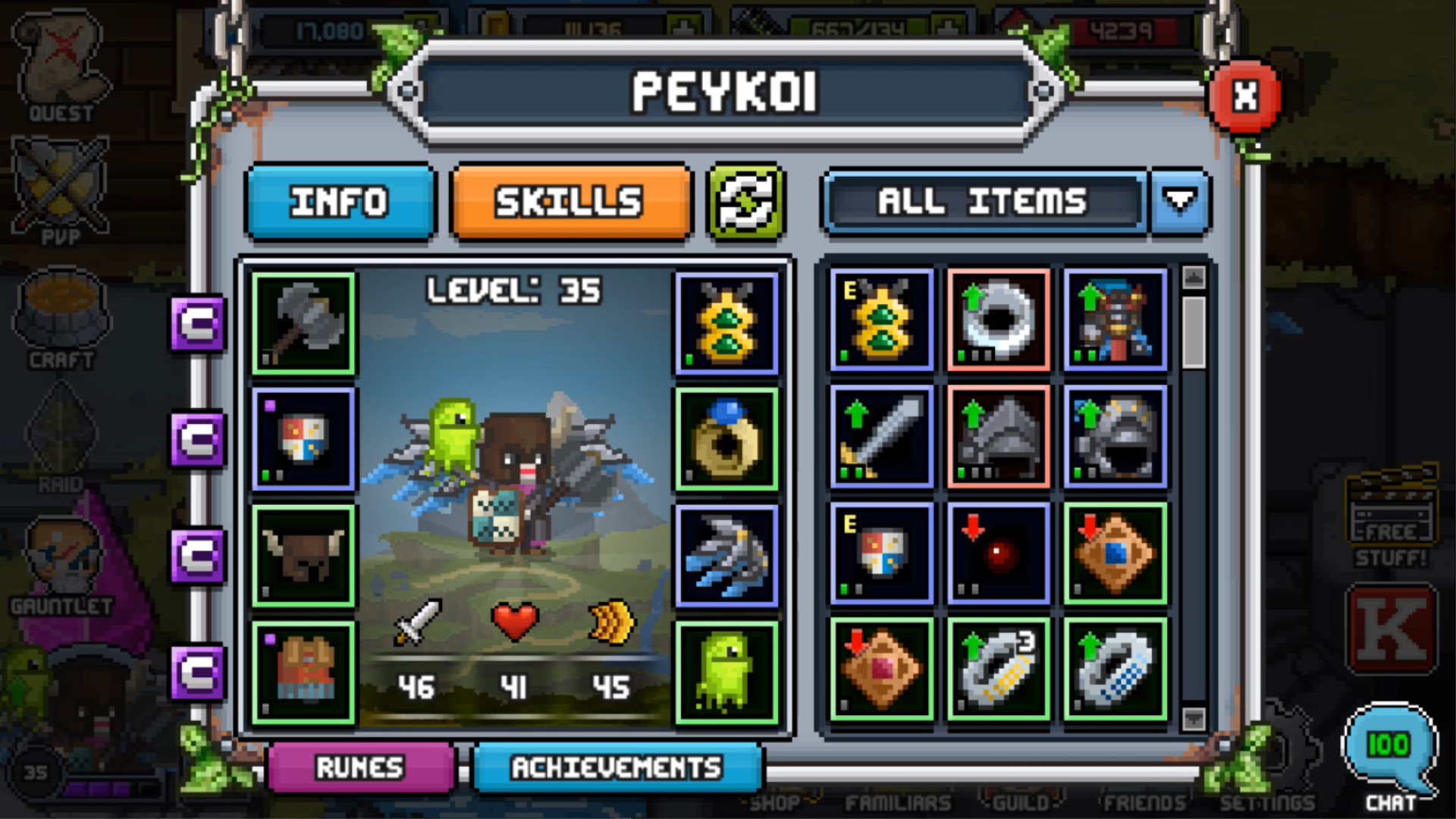Click the green refresh arrows button

coord(746,202)
